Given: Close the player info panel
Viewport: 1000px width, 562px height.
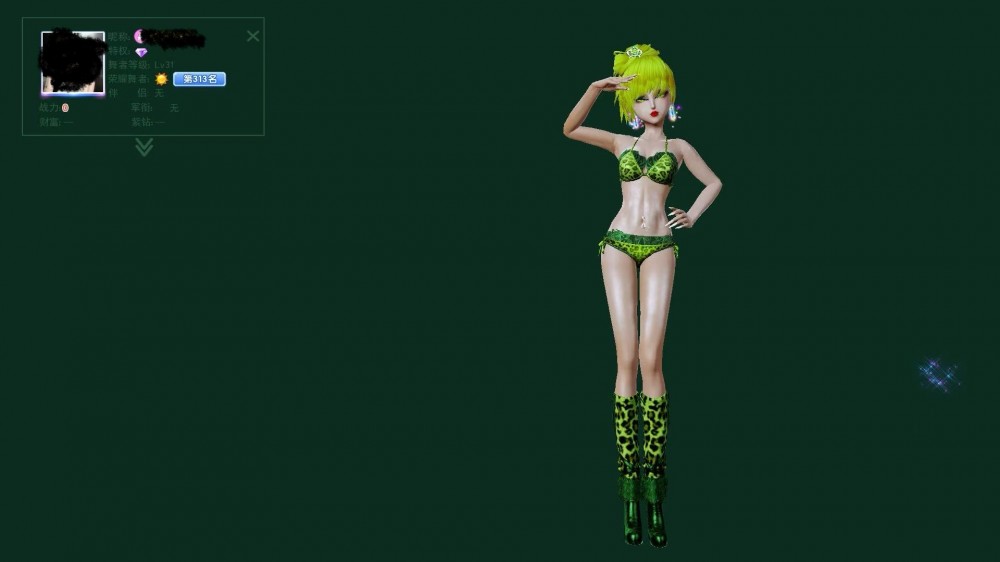Looking at the screenshot, I should [253, 36].
